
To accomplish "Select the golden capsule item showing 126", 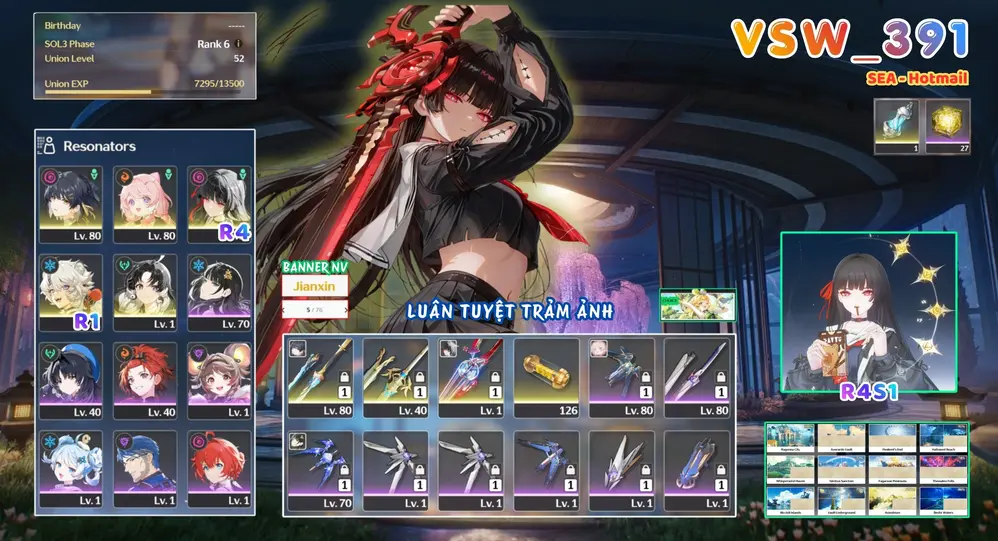I will point(546,377).
